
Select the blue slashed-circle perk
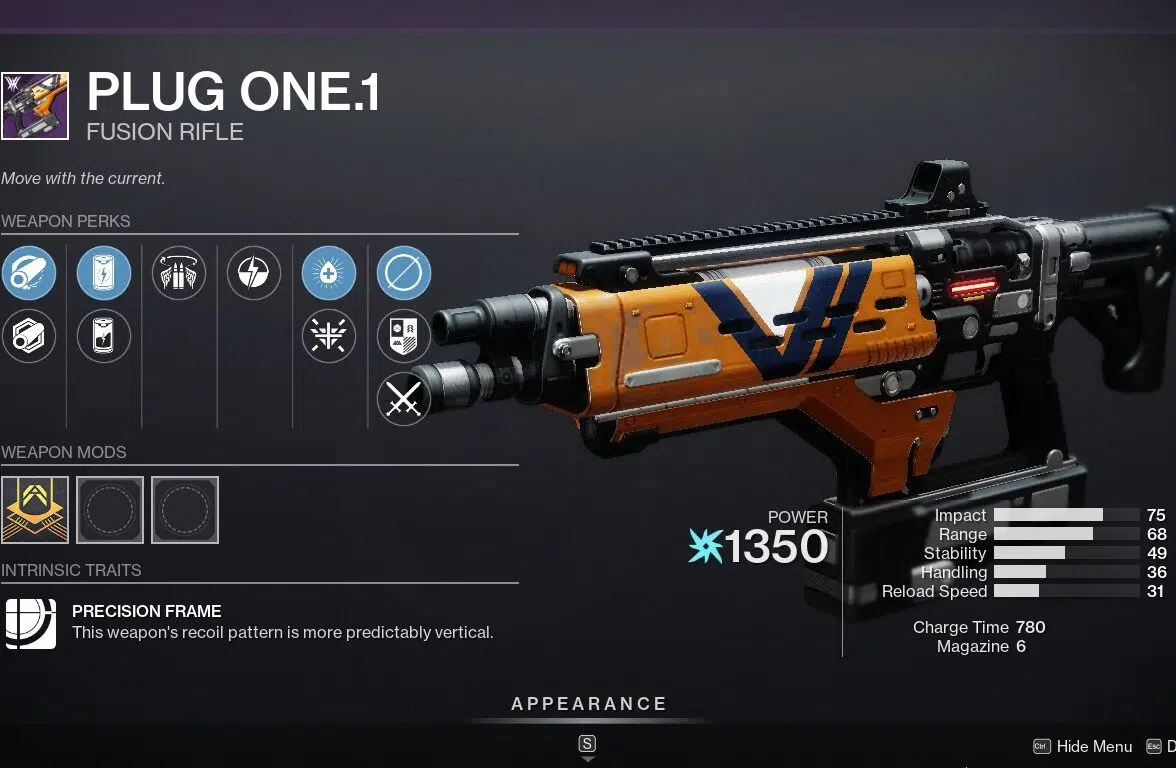[404, 273]
